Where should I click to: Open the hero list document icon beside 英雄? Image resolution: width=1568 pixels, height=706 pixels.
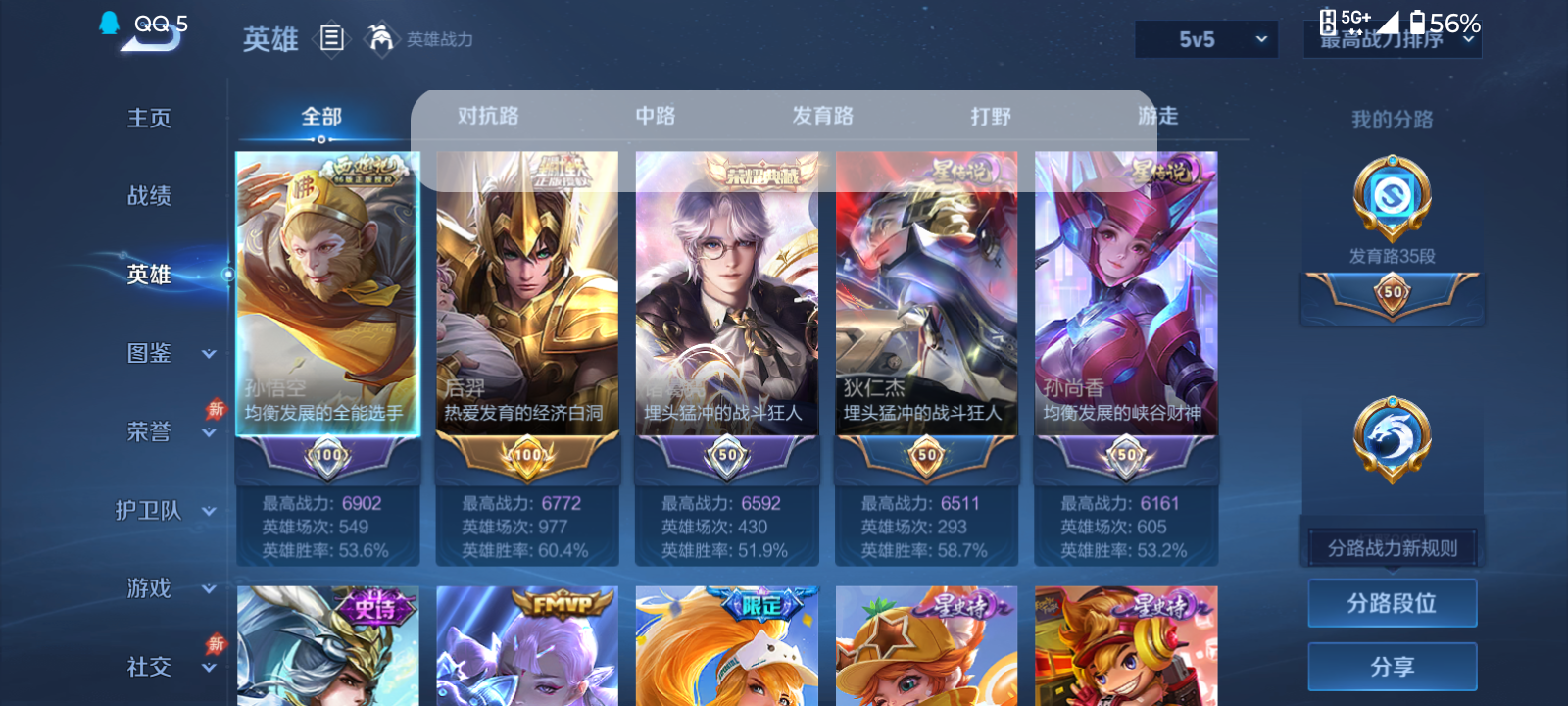point(333,39)
